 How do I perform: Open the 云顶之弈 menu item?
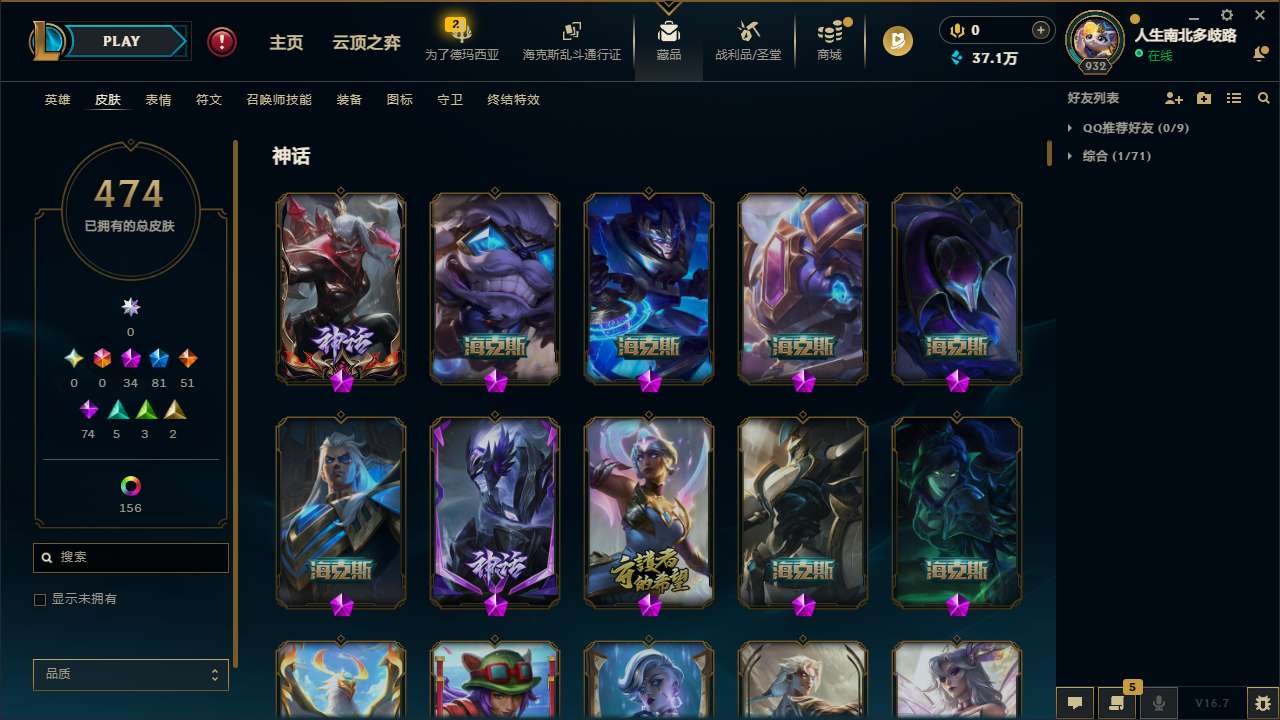coord(365,44)
